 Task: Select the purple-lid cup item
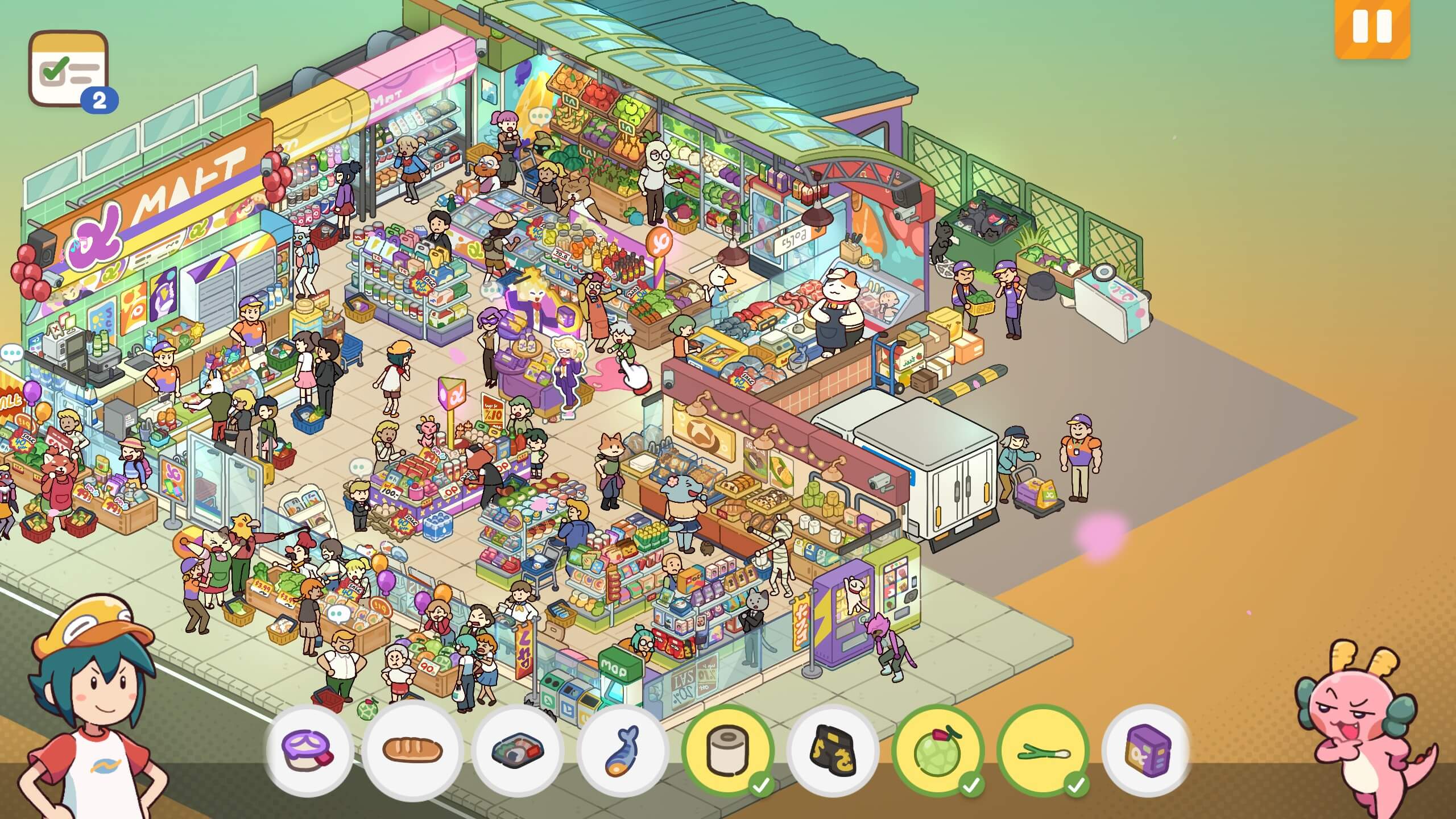[309, 751]
